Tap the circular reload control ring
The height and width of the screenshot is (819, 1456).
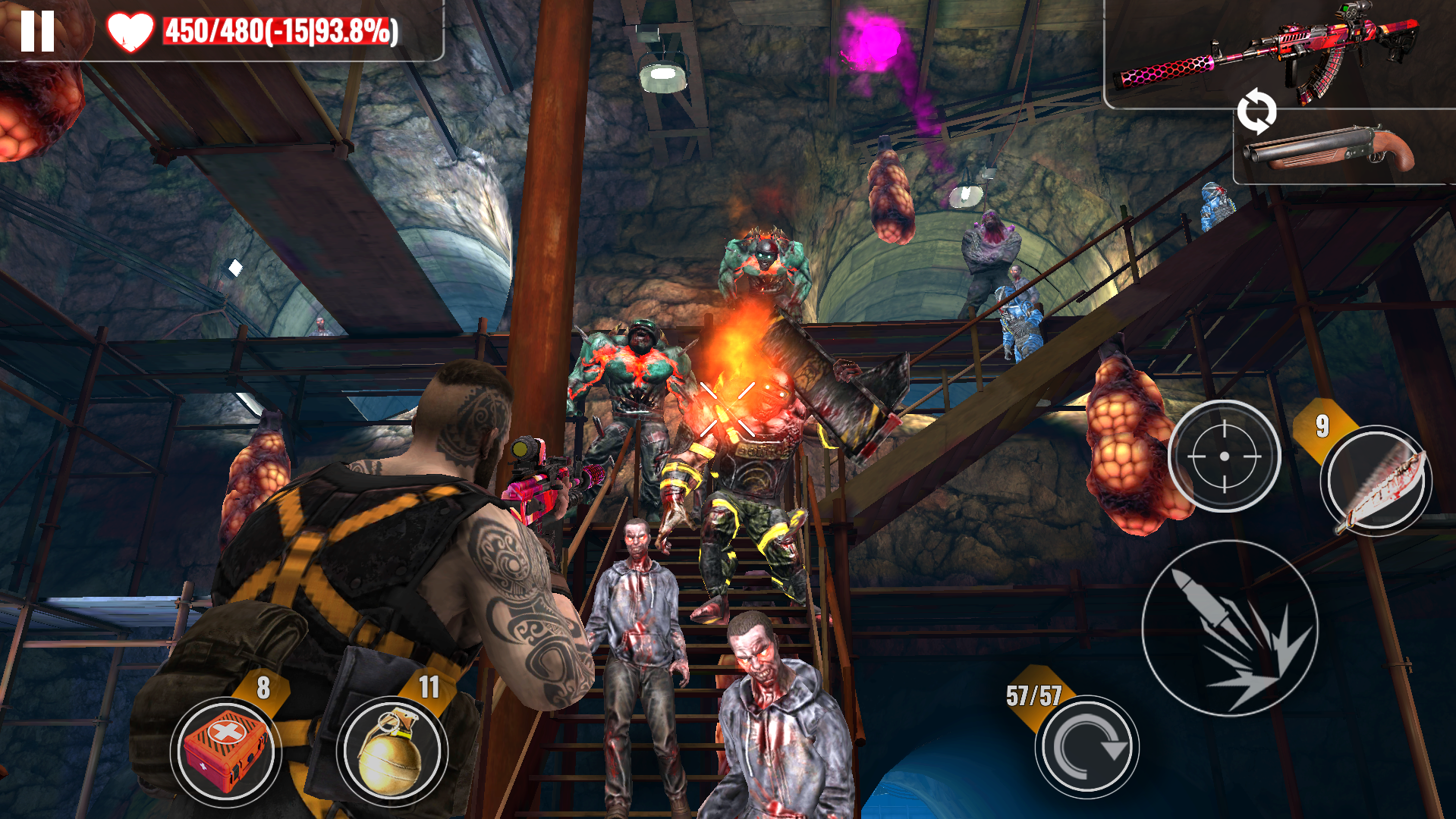coord(1089,747)
